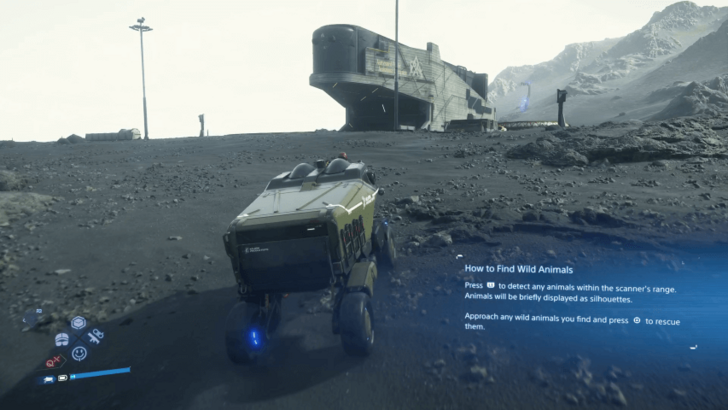
Task: Click the red crossed-out status icon
Action: 54,361
